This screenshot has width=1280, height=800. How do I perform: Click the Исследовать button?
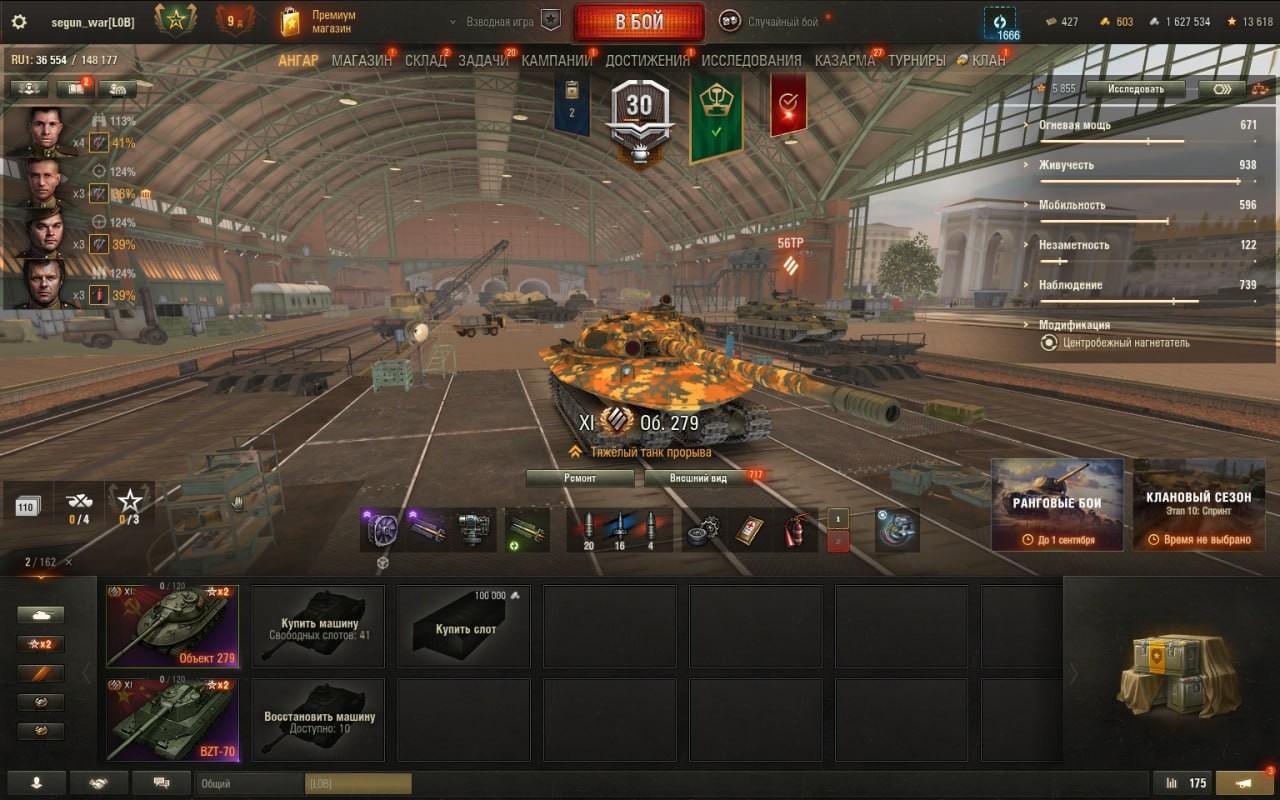pos(1135,89)
